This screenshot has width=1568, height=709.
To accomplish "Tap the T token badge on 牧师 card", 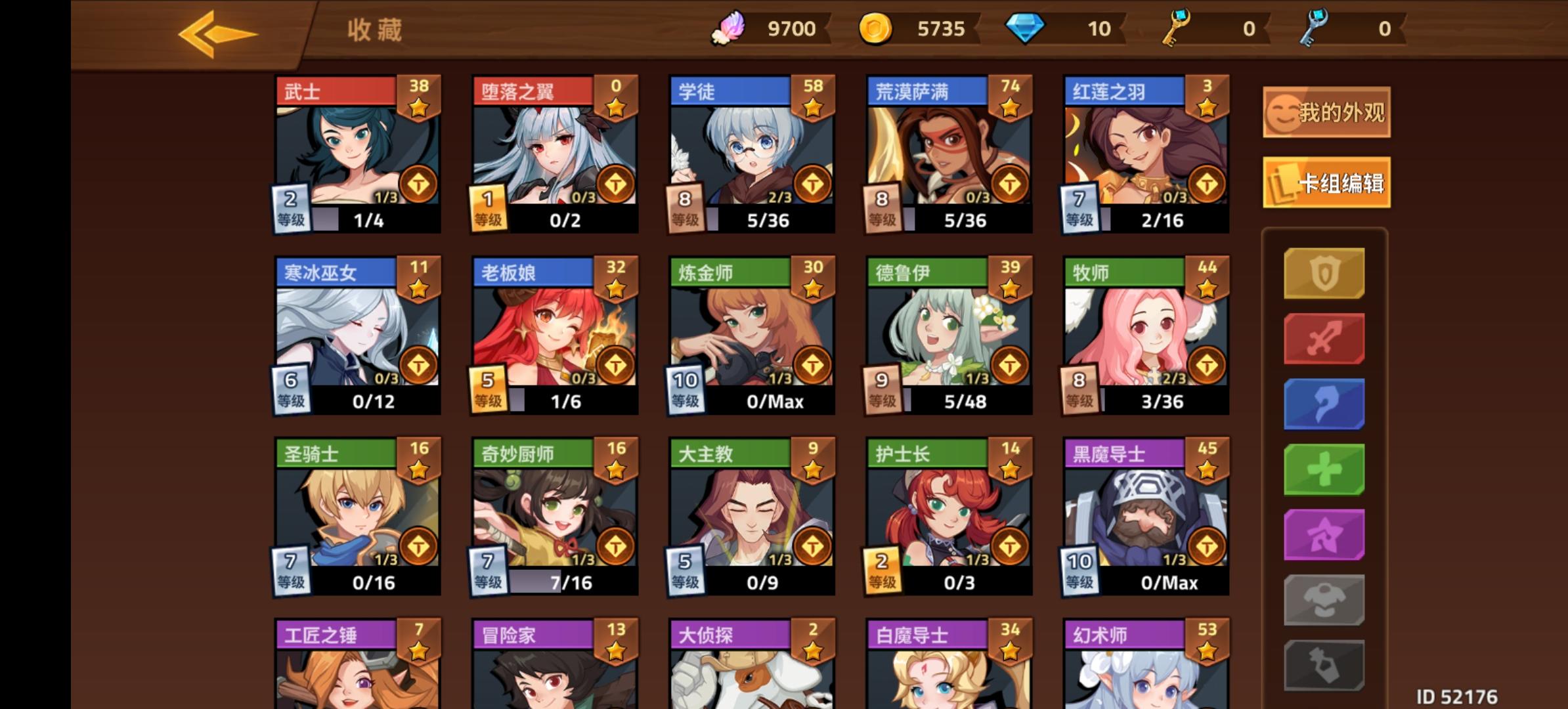I will (1206, 364).
